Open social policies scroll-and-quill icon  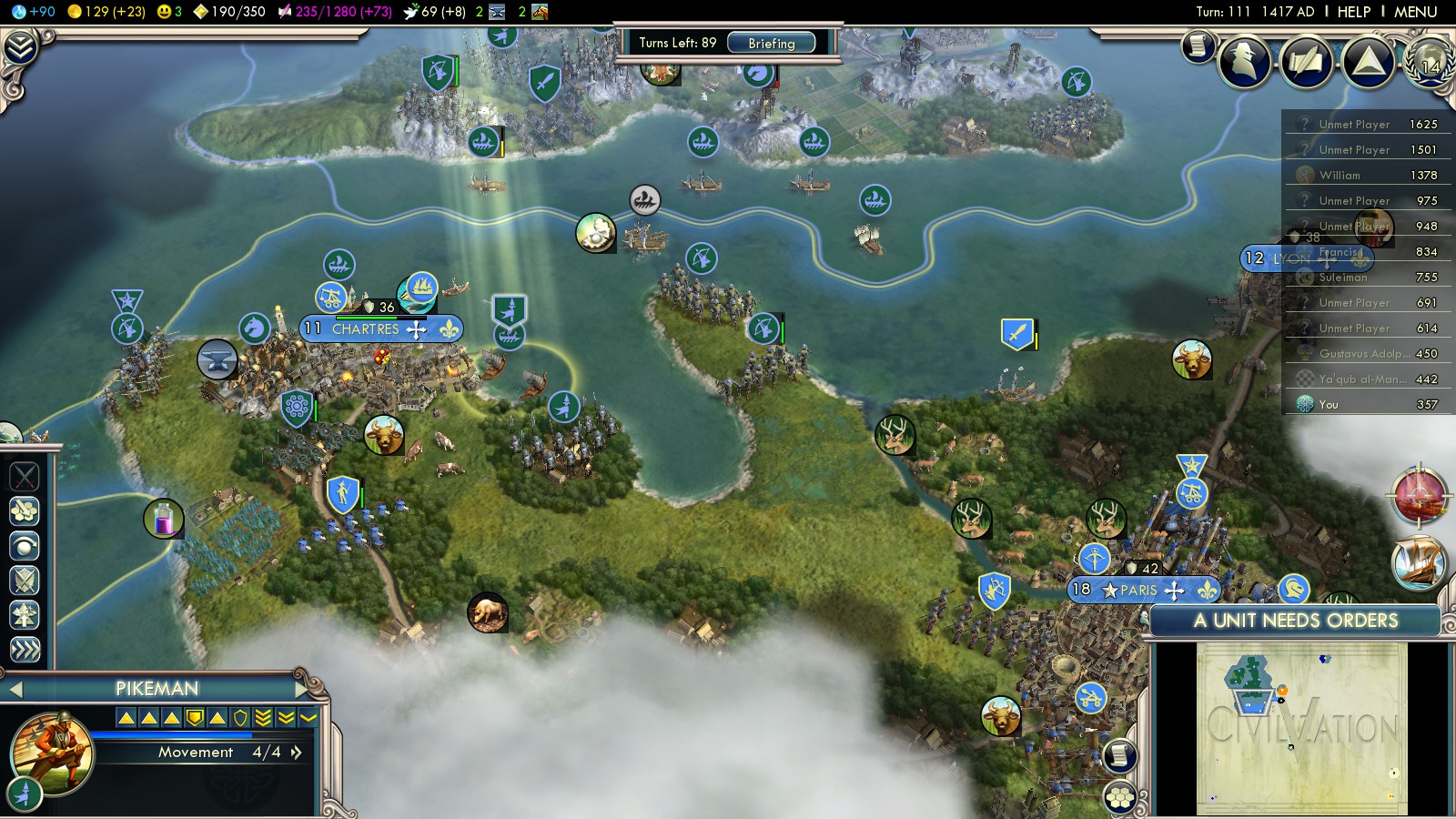[1306, 61]
